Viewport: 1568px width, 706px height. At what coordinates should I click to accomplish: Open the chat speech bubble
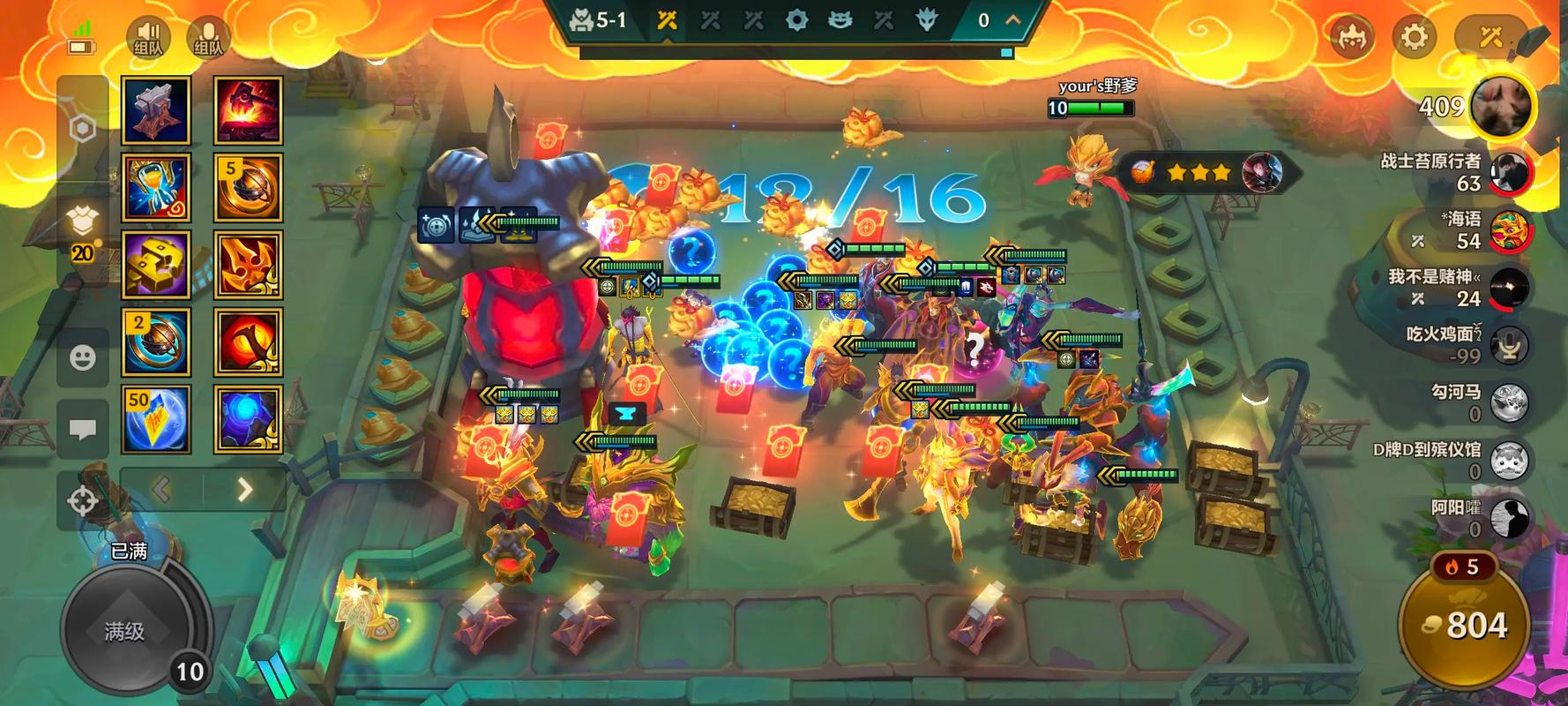pos(83,429)
